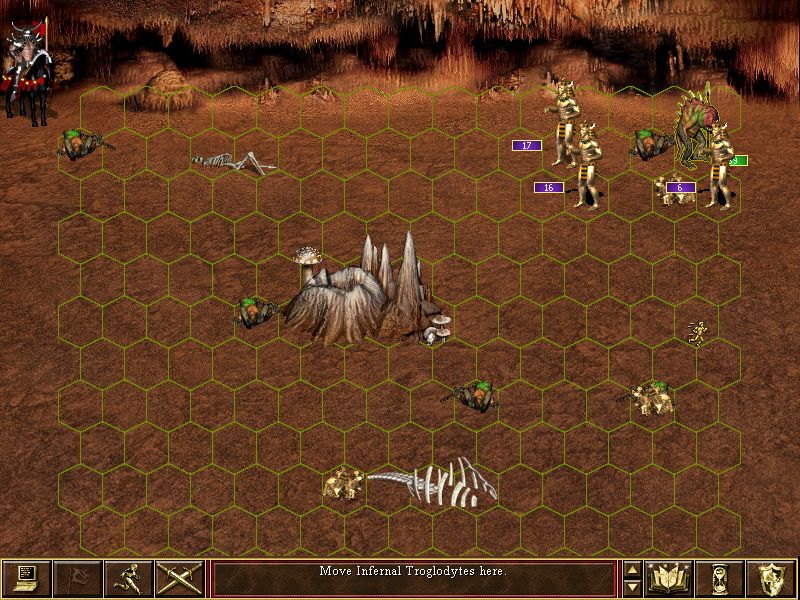Click the surrender flag button

pyautogui.click(x=78, y=578)
